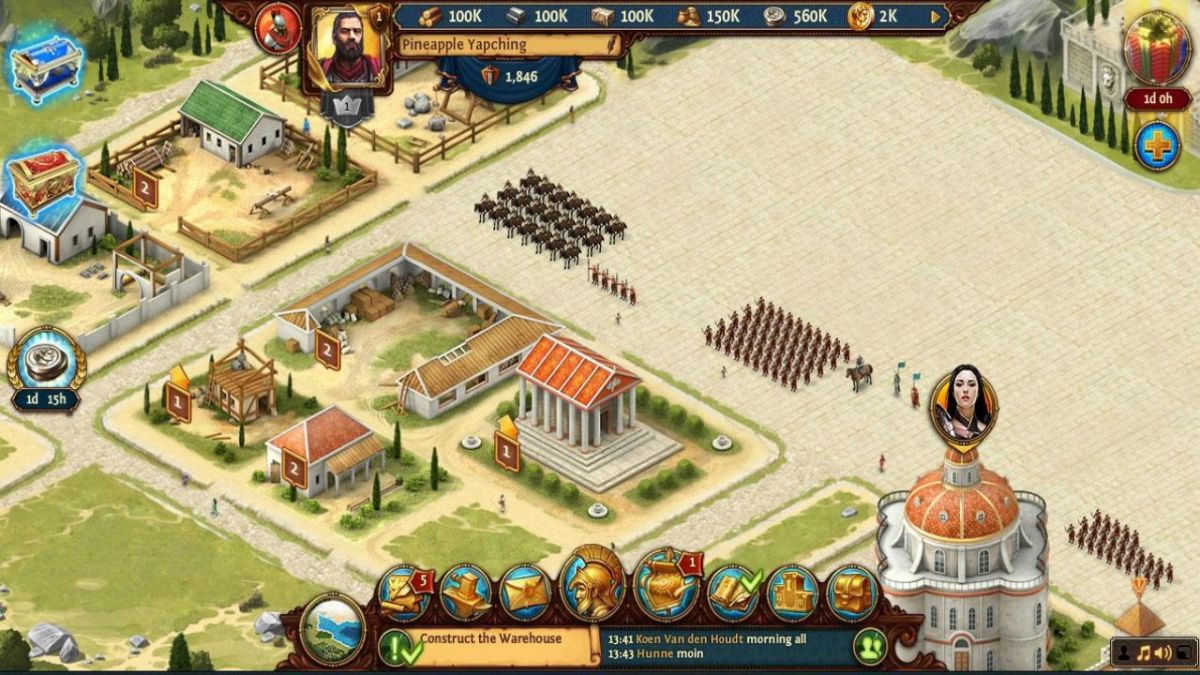This screenshot has width=1200, height=675.
Task: Open the anvil forge menu
Action: point(465,593)
